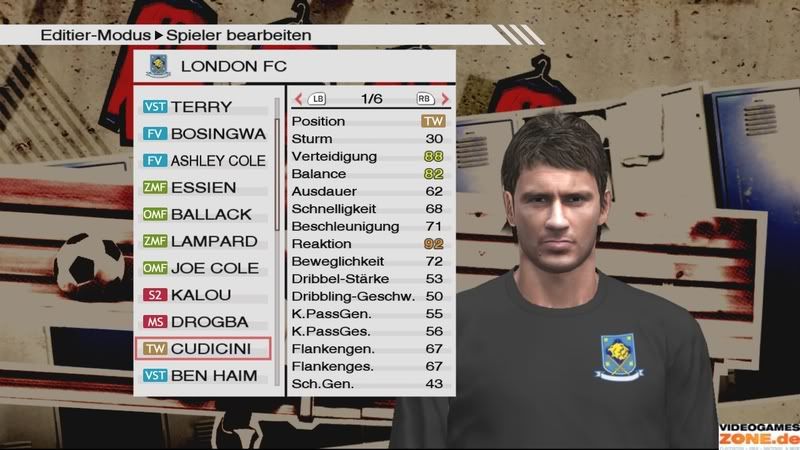Select DROGBA from the roster
Screen dimensions: 800x450
(x=205, y=322)
